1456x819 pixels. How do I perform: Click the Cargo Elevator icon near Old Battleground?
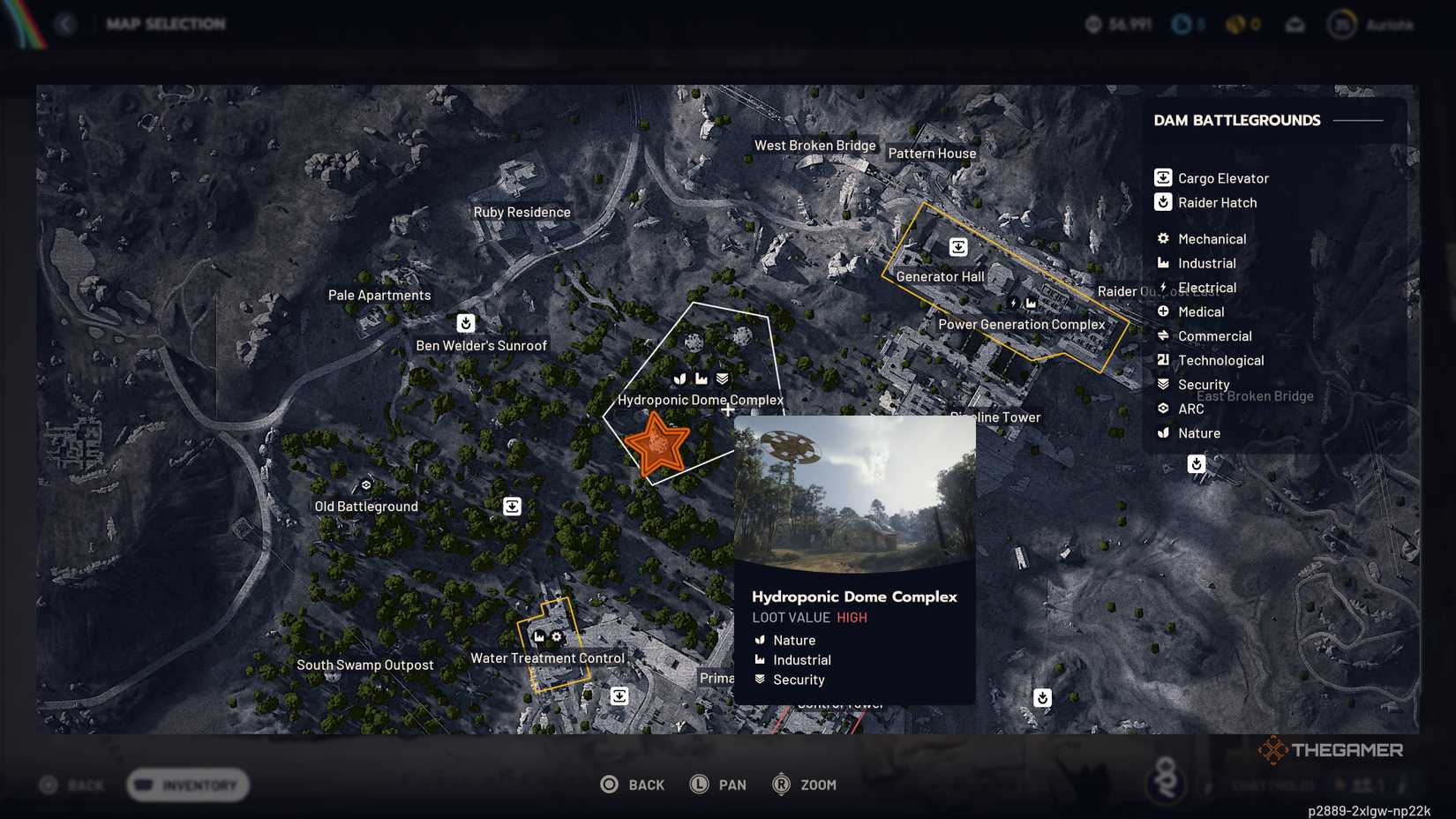(513, 506)
